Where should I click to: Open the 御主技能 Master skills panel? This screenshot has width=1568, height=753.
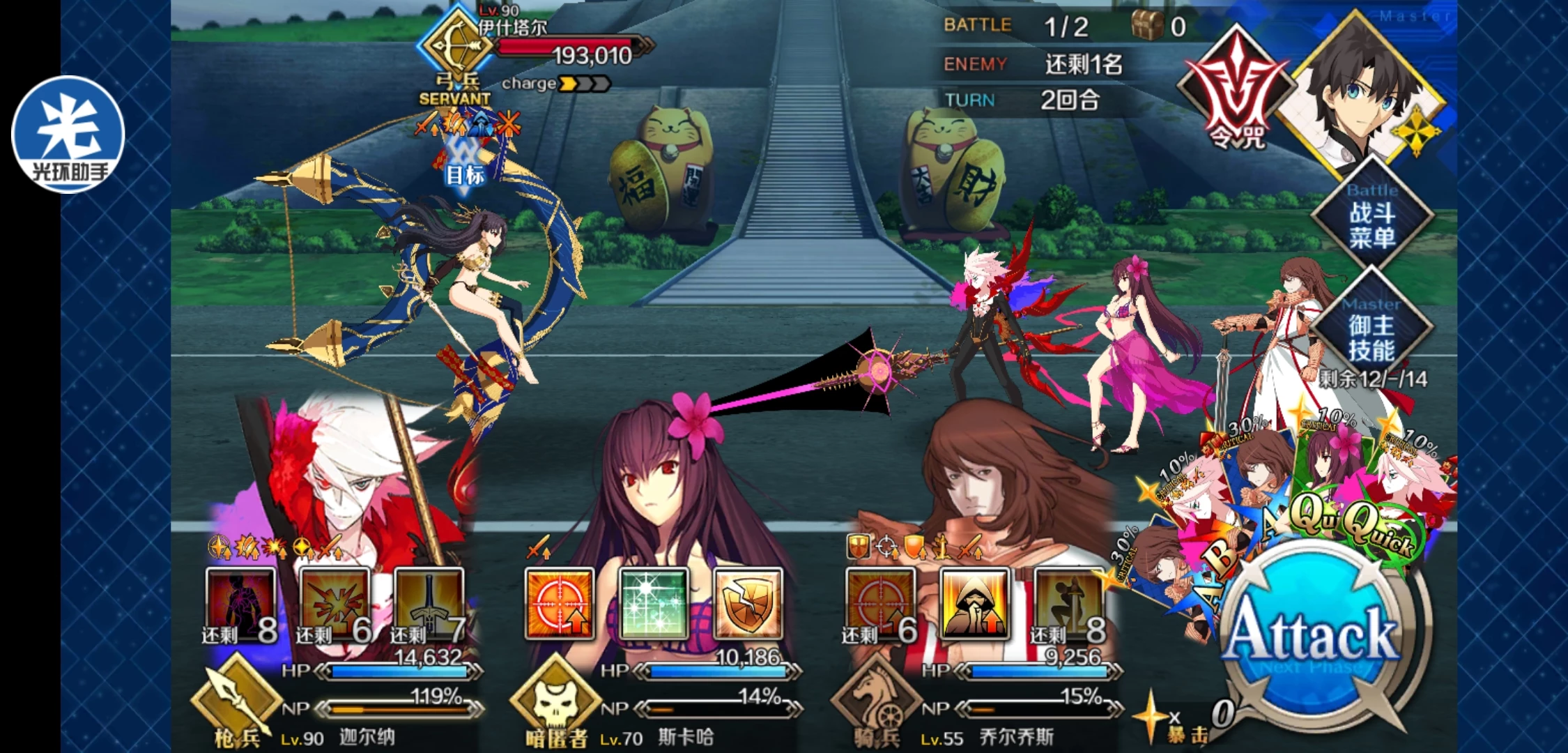click(1371, 337)
